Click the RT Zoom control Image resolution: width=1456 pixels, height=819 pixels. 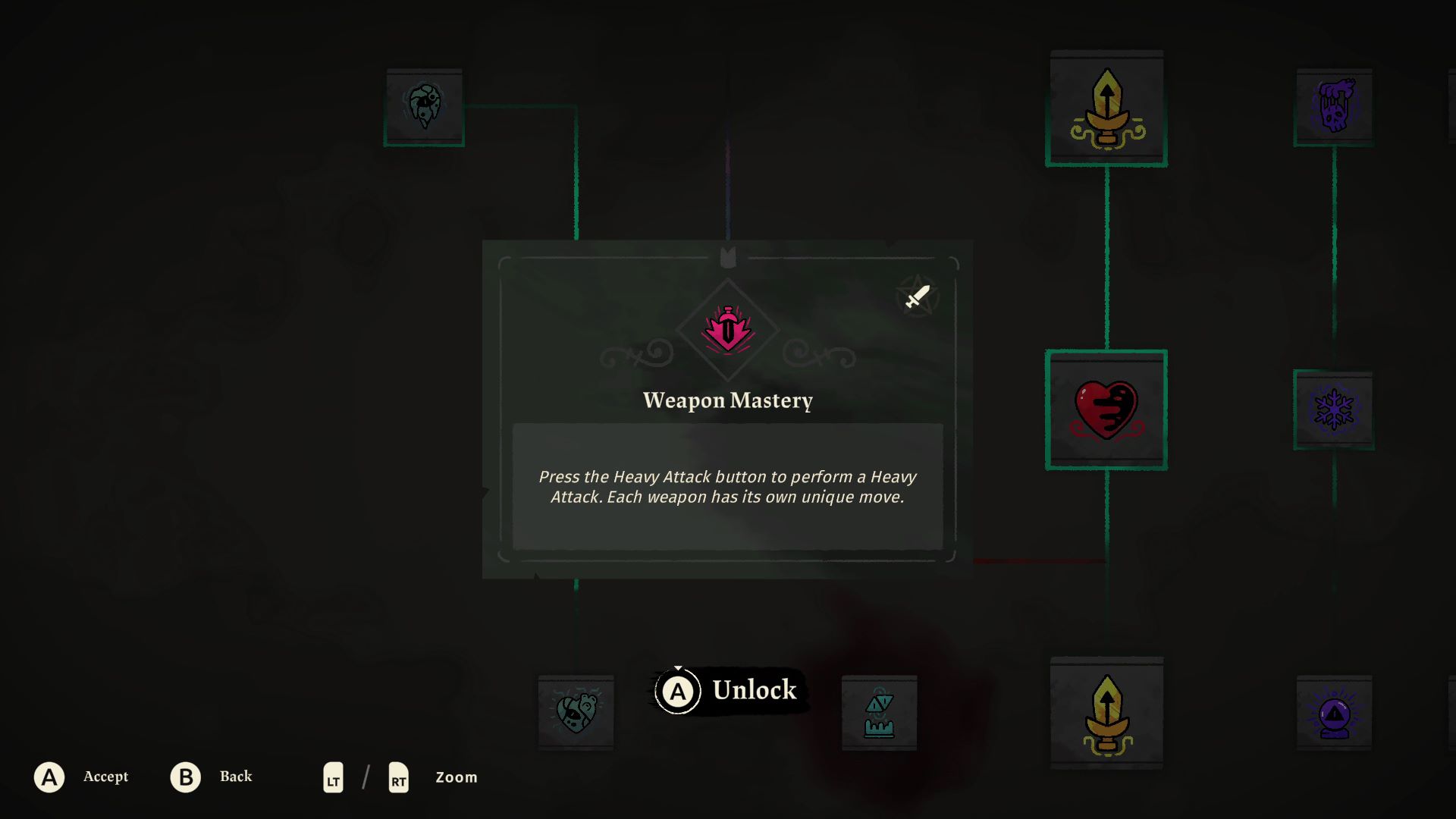coord(397,777)
